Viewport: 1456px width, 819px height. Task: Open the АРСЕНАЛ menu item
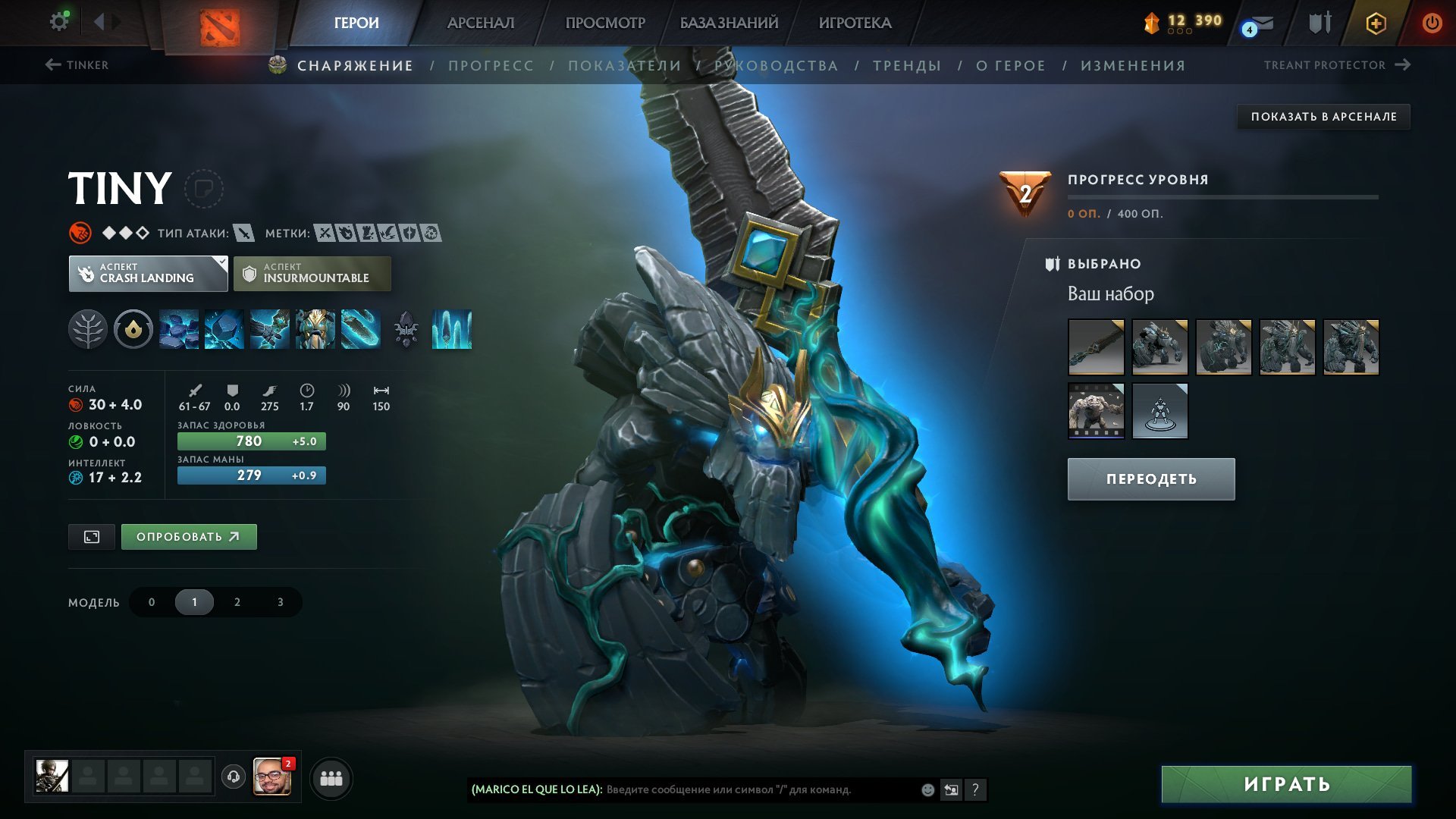480,23
